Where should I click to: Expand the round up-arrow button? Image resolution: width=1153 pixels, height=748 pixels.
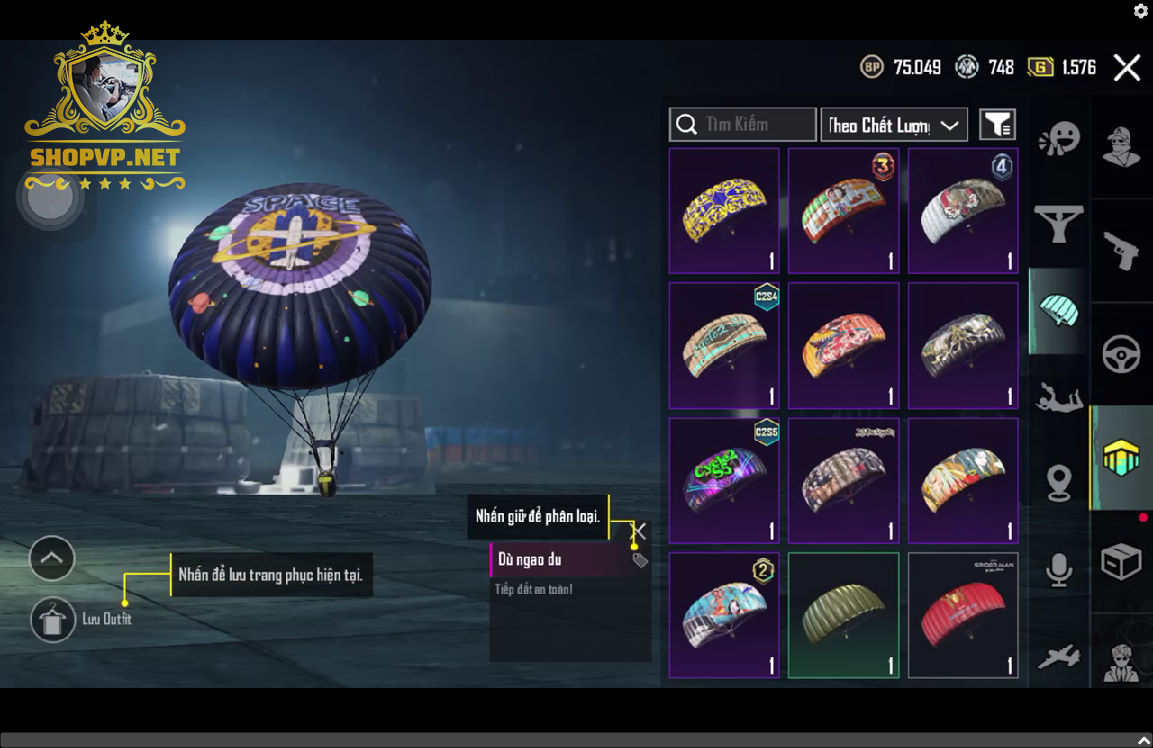52,558
